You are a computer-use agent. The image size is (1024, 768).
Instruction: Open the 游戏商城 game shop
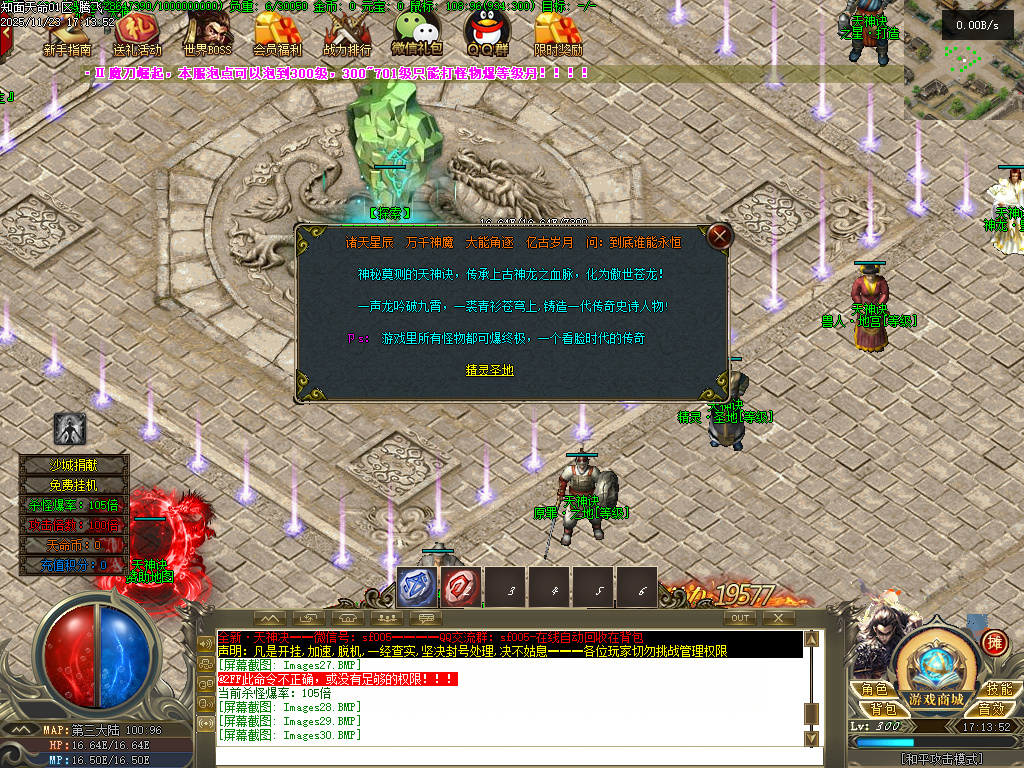(x=936, y=699)
